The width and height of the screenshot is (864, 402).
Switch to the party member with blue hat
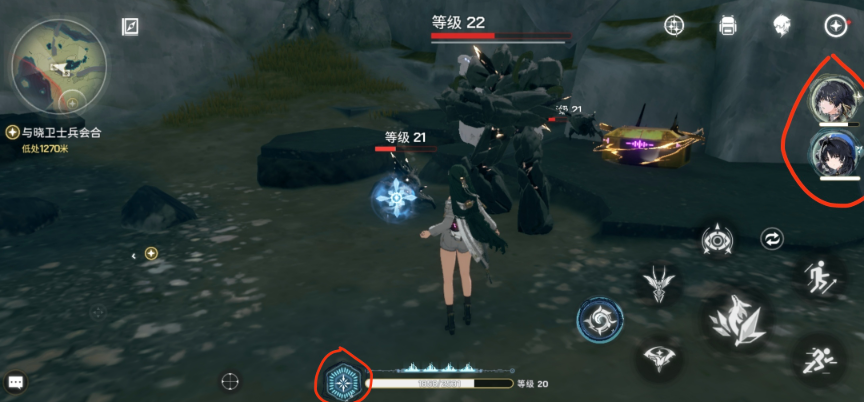(832, 152)
